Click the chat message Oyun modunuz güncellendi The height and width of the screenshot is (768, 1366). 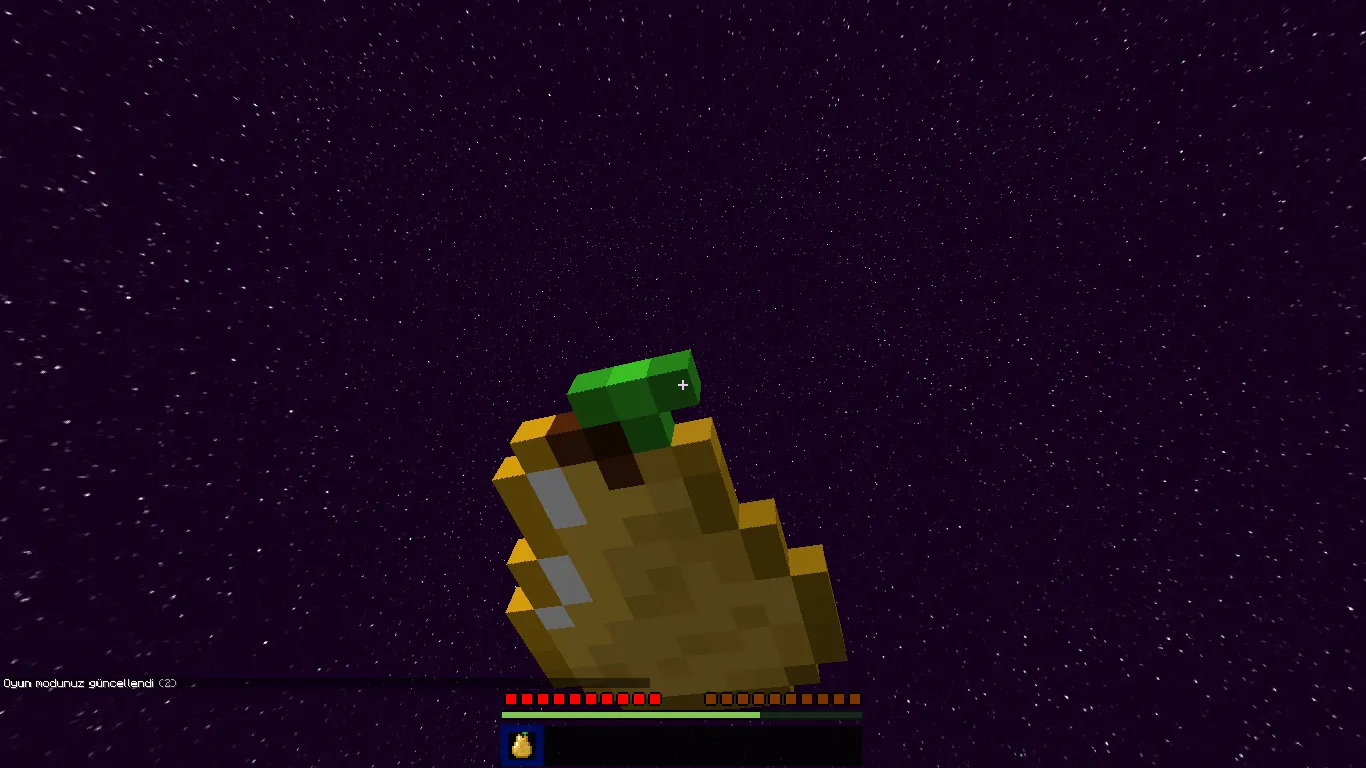pyautogui.click(x=78, y=683)
